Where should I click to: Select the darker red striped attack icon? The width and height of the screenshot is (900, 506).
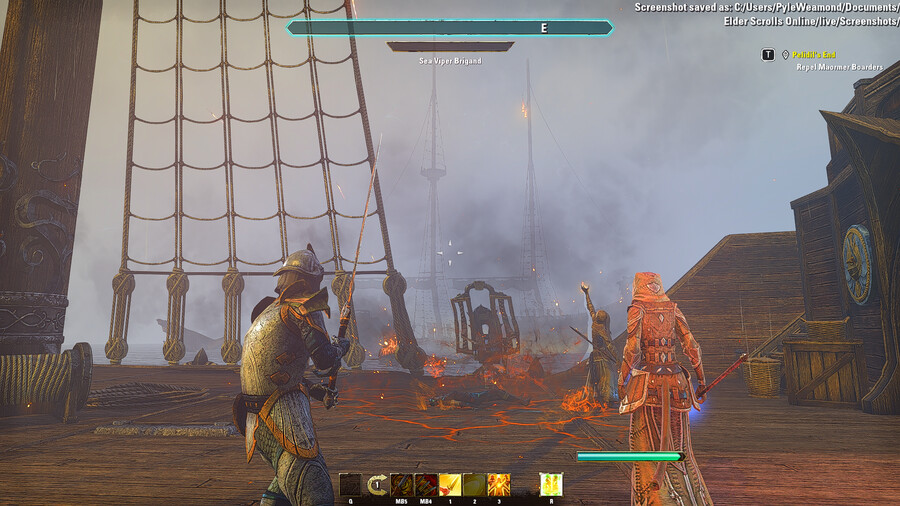[426, 485]
